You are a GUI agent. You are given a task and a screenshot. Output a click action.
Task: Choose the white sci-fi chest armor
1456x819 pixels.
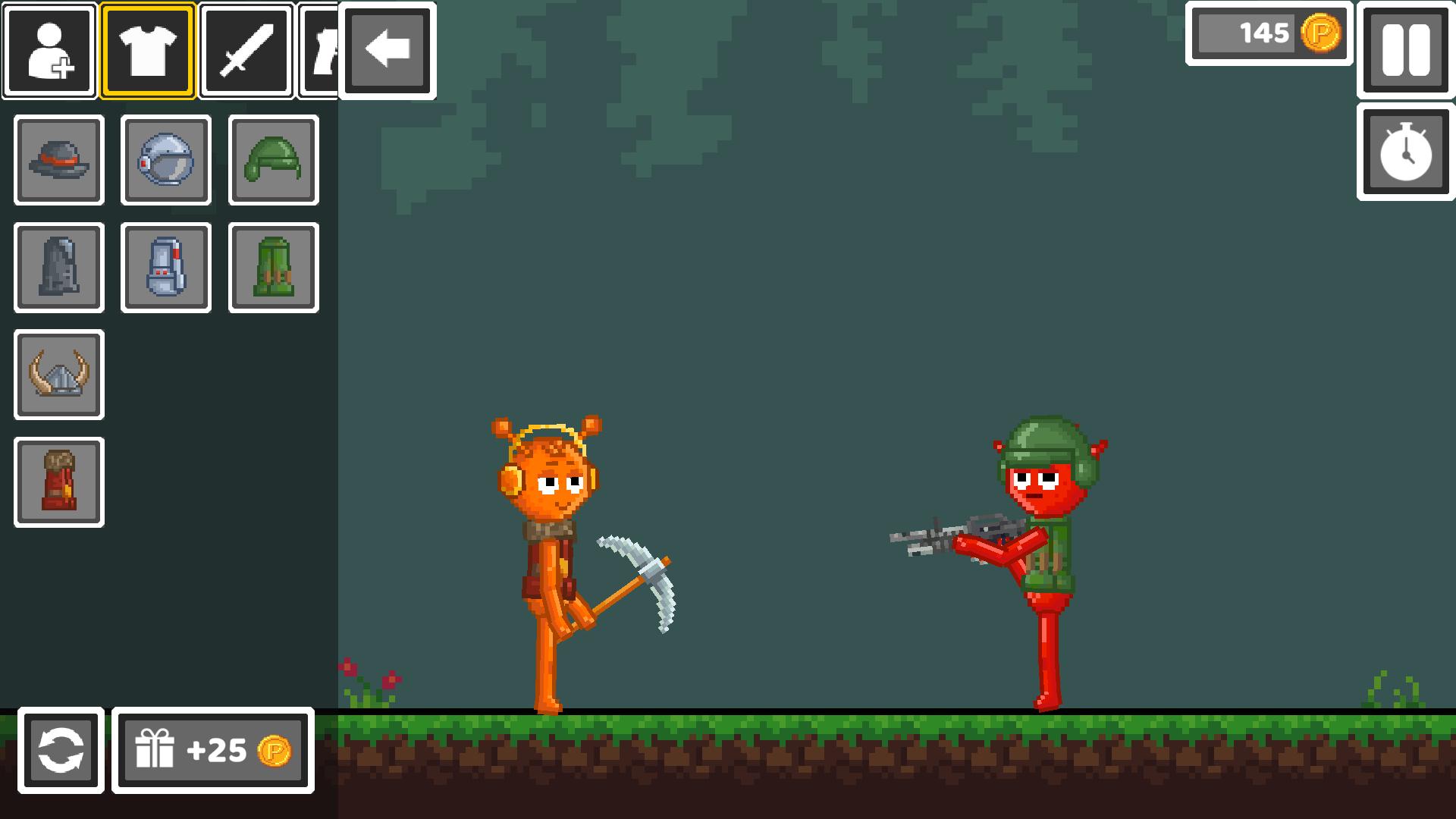tap(165, 268)
